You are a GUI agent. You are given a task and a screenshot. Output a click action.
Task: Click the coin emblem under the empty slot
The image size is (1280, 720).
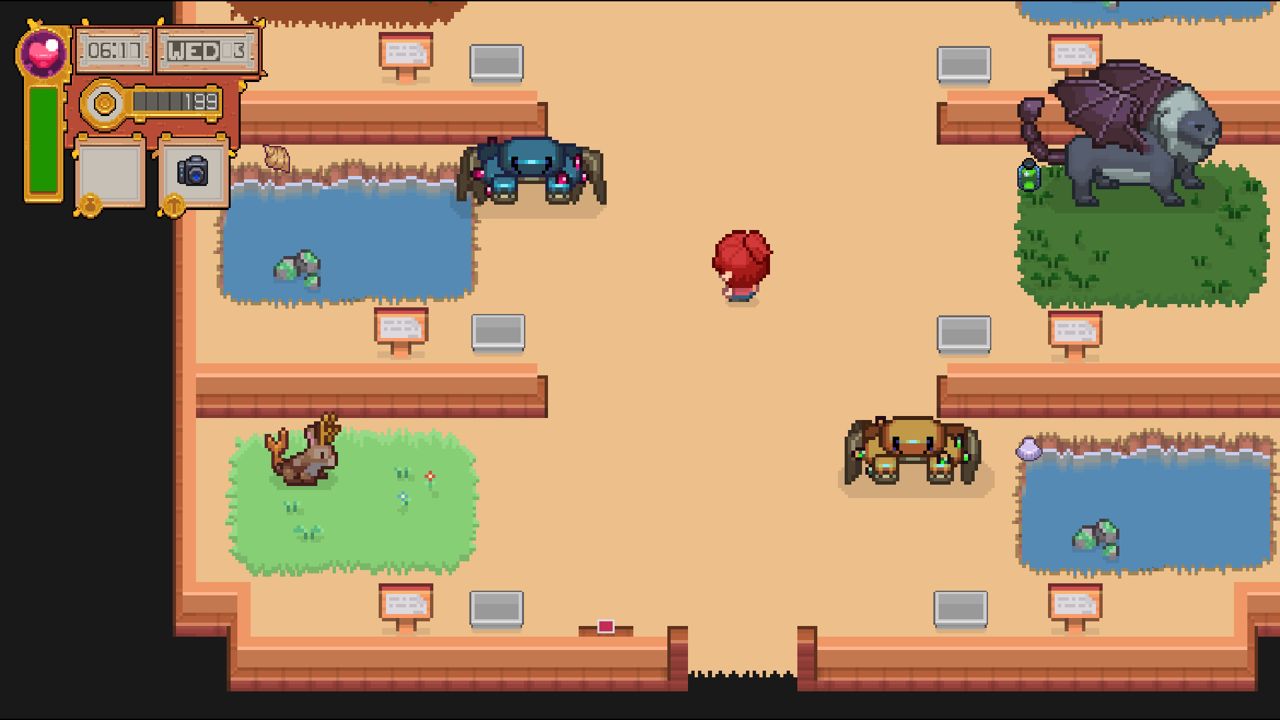click(x=89, y=205)
